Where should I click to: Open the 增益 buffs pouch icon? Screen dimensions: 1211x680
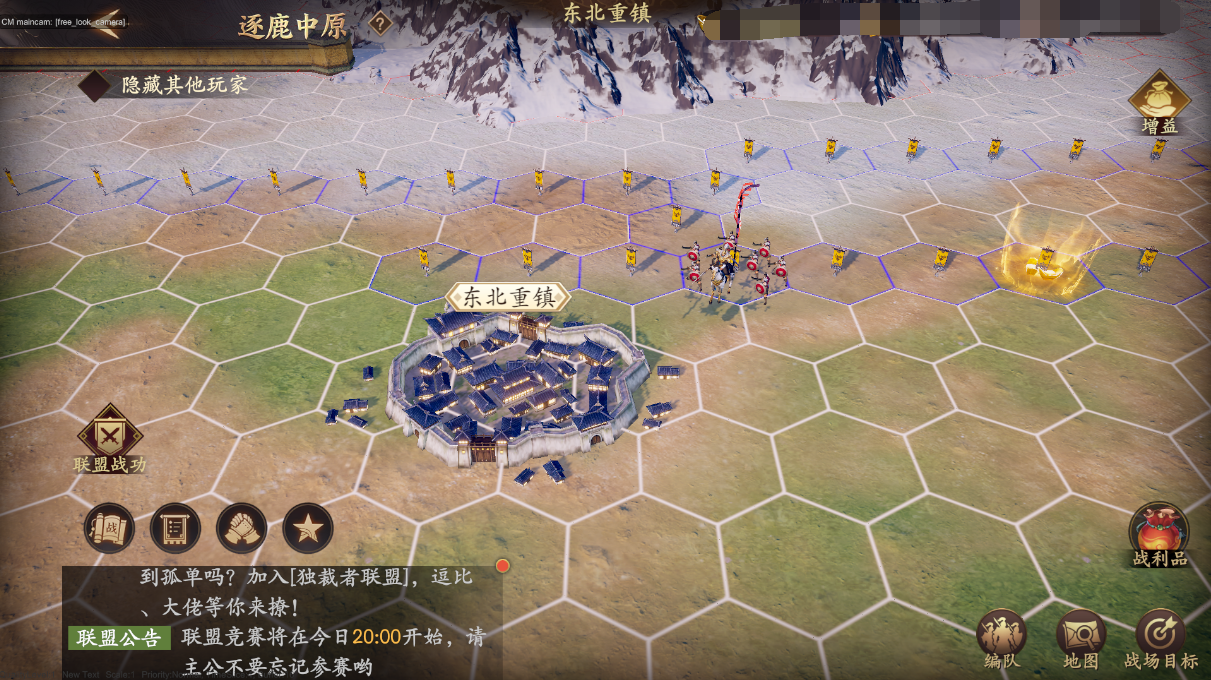[1159, 99]
